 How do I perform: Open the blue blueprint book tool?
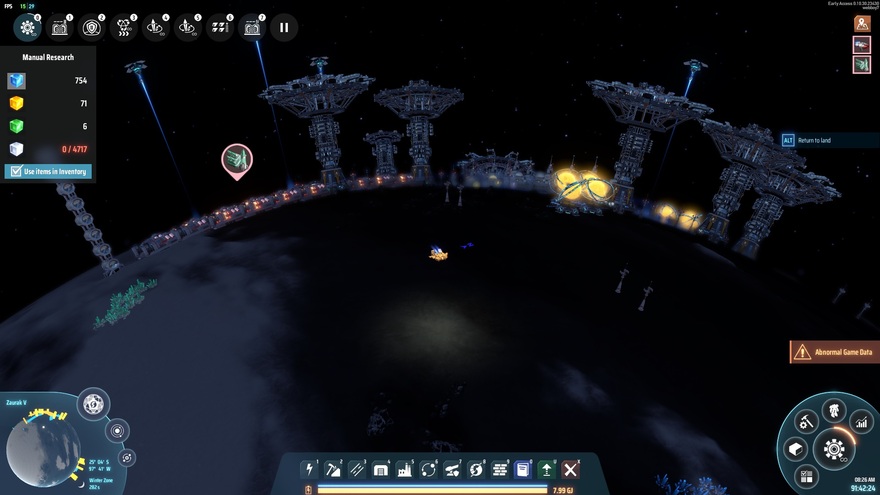[523, 469]
